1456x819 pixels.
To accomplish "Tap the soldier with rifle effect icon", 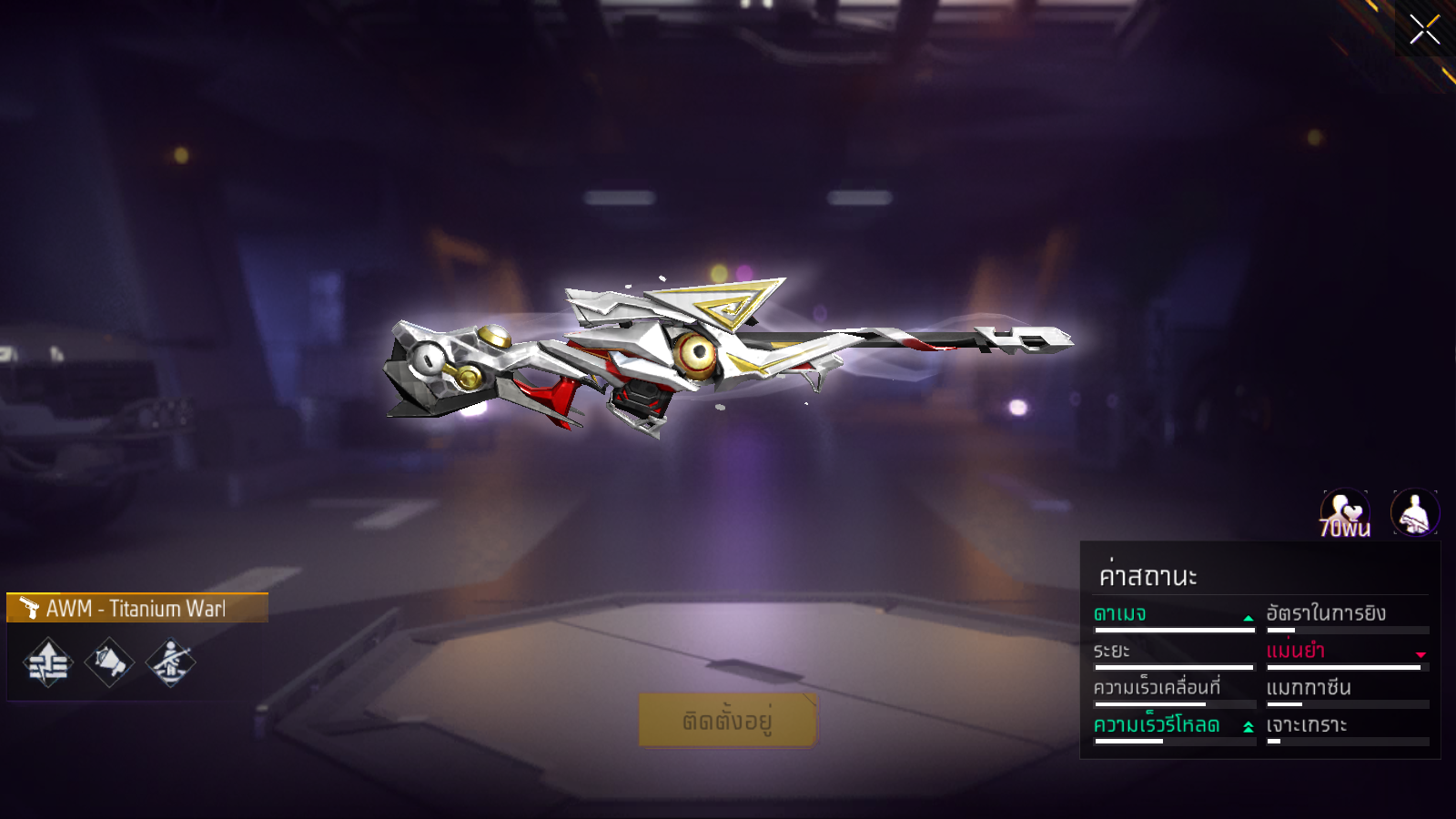I will pyautogui.click(x=170, y=662).
